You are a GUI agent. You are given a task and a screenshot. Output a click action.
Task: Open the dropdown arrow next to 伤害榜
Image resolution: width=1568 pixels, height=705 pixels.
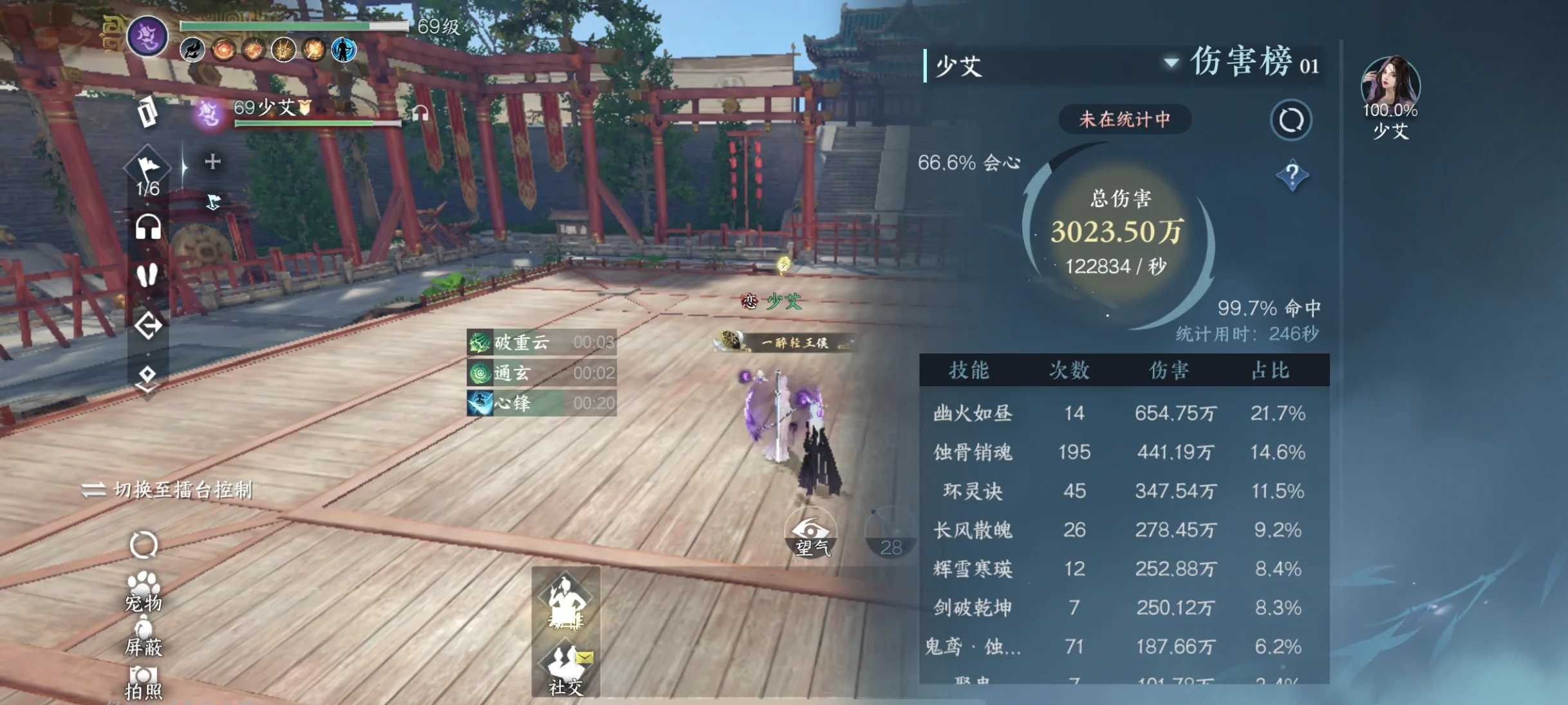[1170, 64]
